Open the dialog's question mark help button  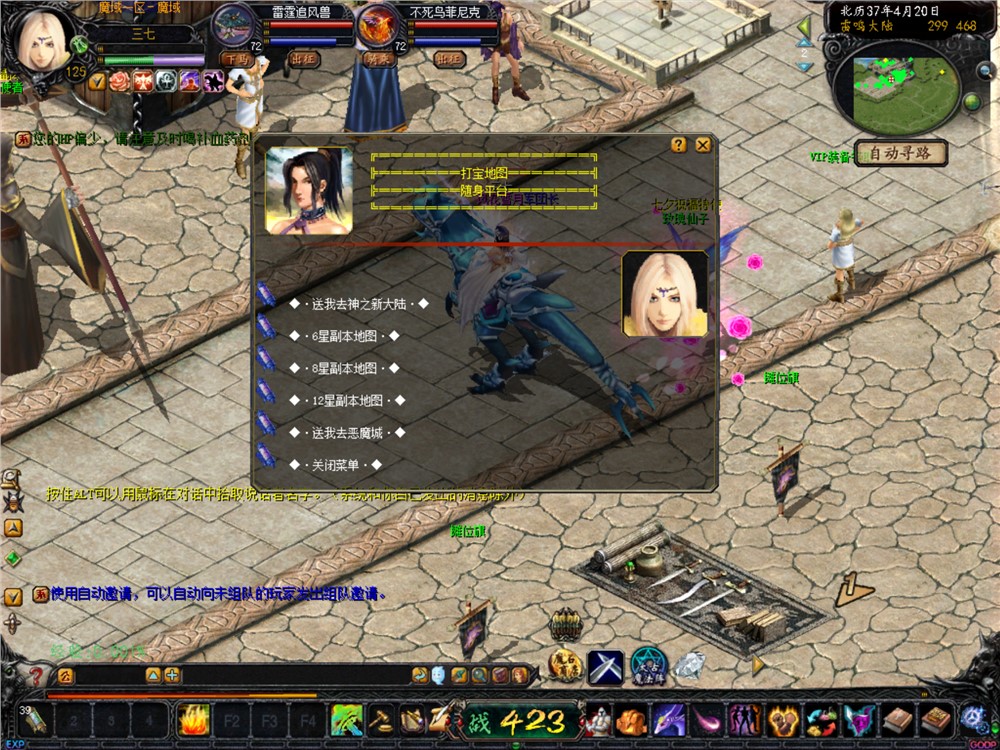tap(679, 145)
